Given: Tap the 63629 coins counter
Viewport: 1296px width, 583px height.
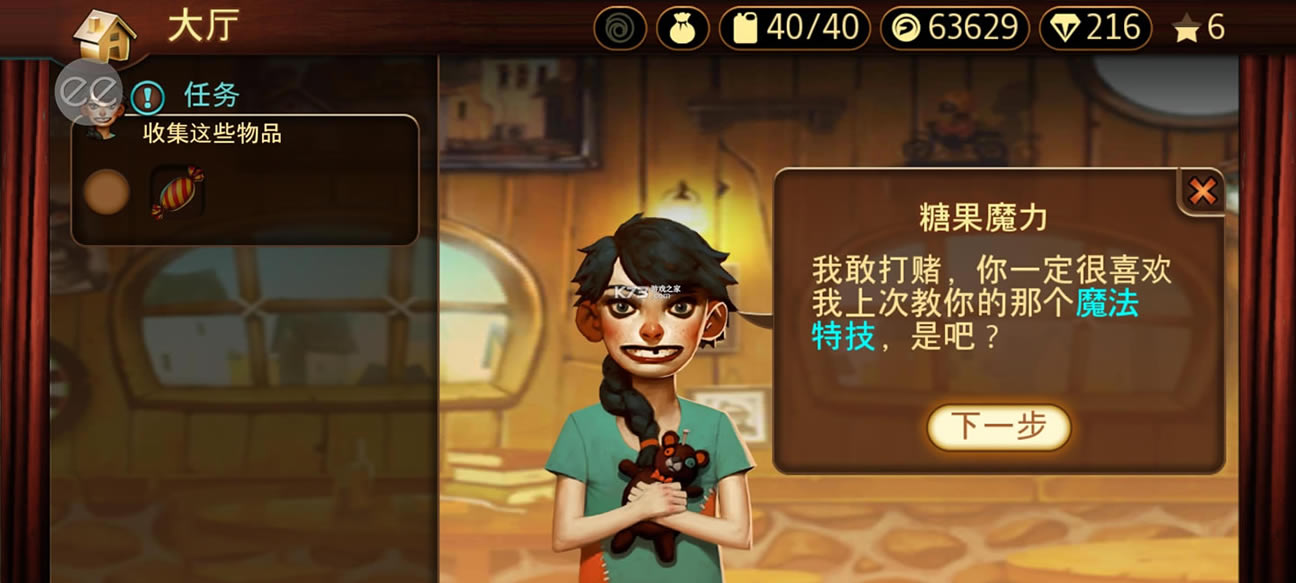Looking at the screenshot, I should pos(955,28).
